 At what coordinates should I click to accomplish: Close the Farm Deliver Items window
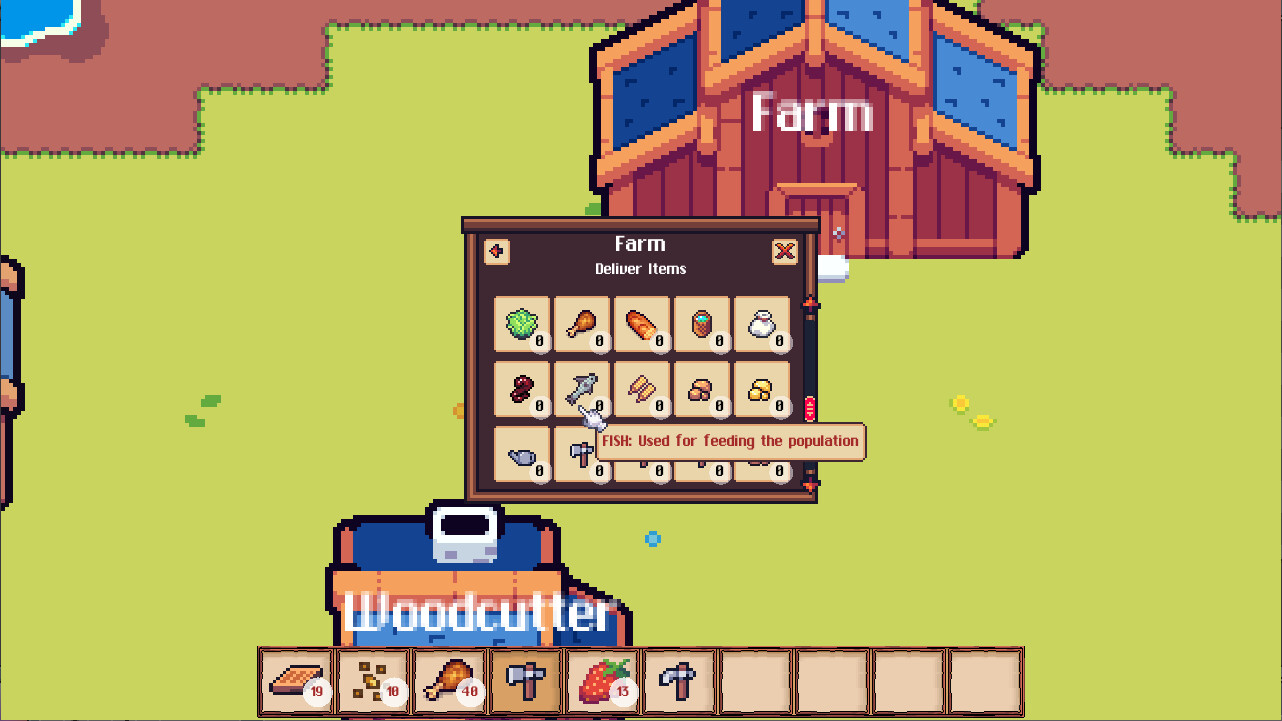click(784, 251)
